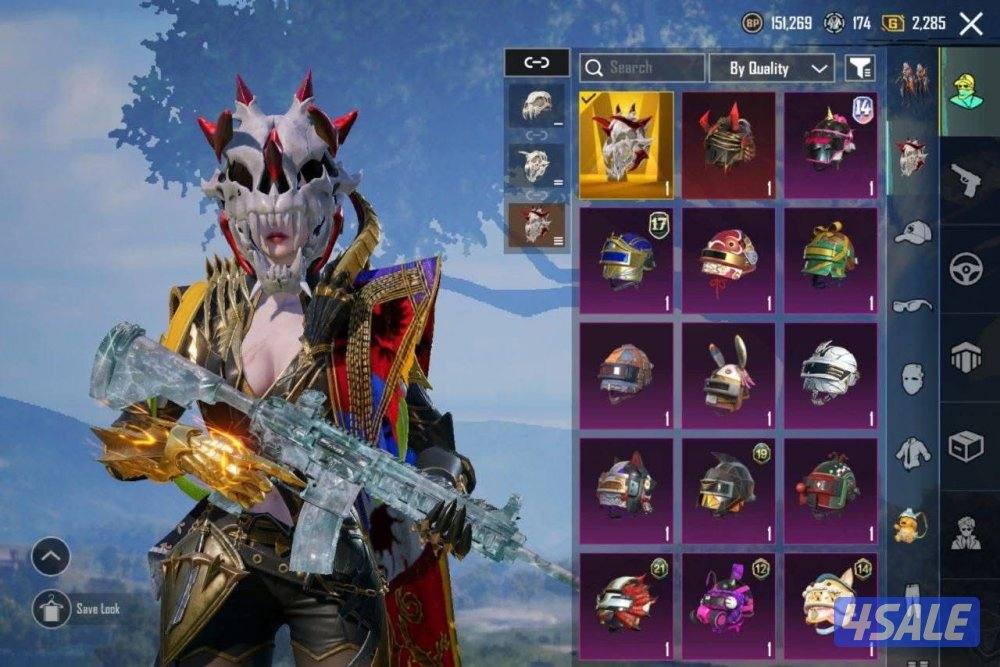Select the face mask tab

click(x=912, y=378)
